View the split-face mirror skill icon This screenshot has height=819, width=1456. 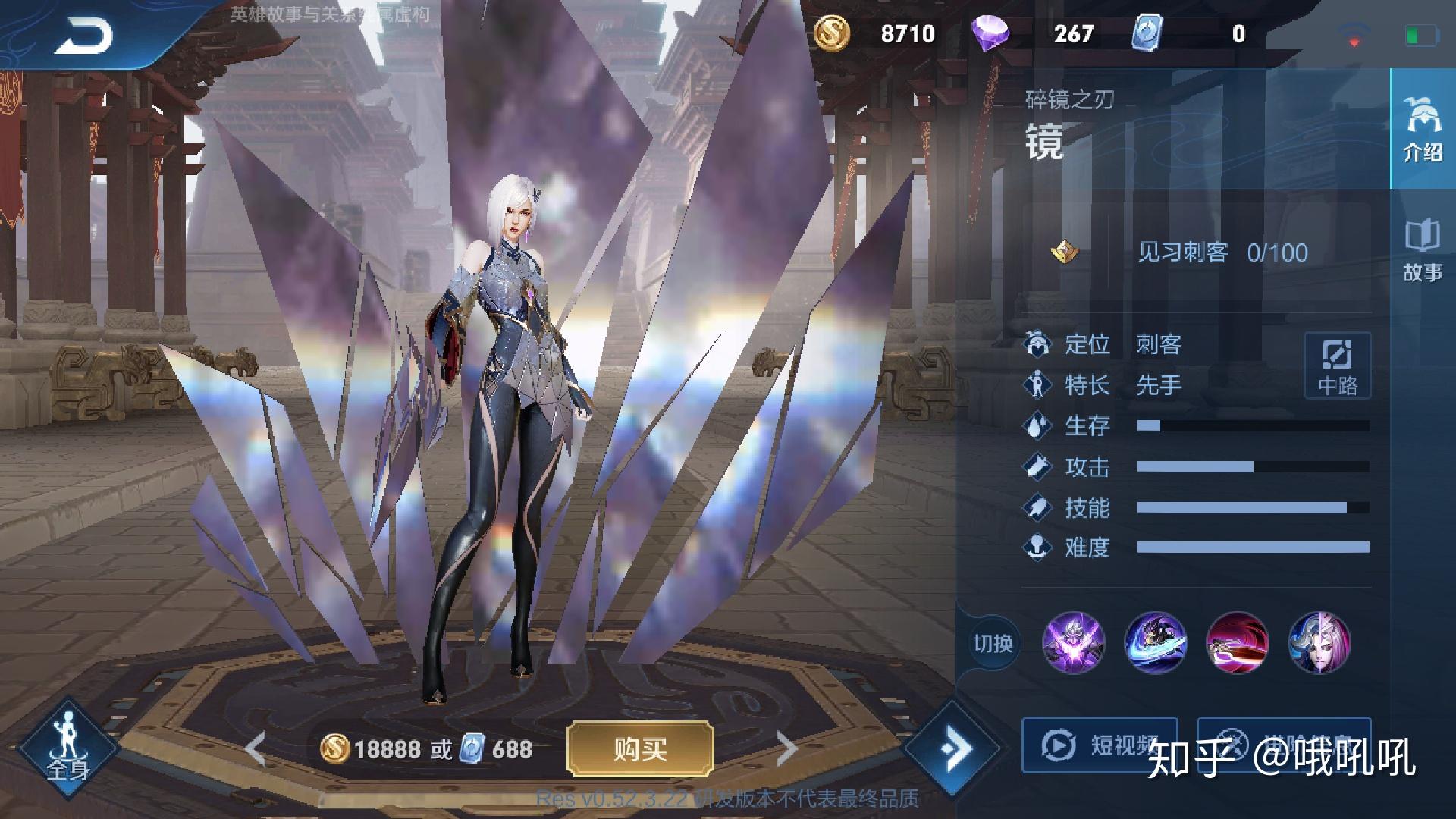(x=1319, y=643)
